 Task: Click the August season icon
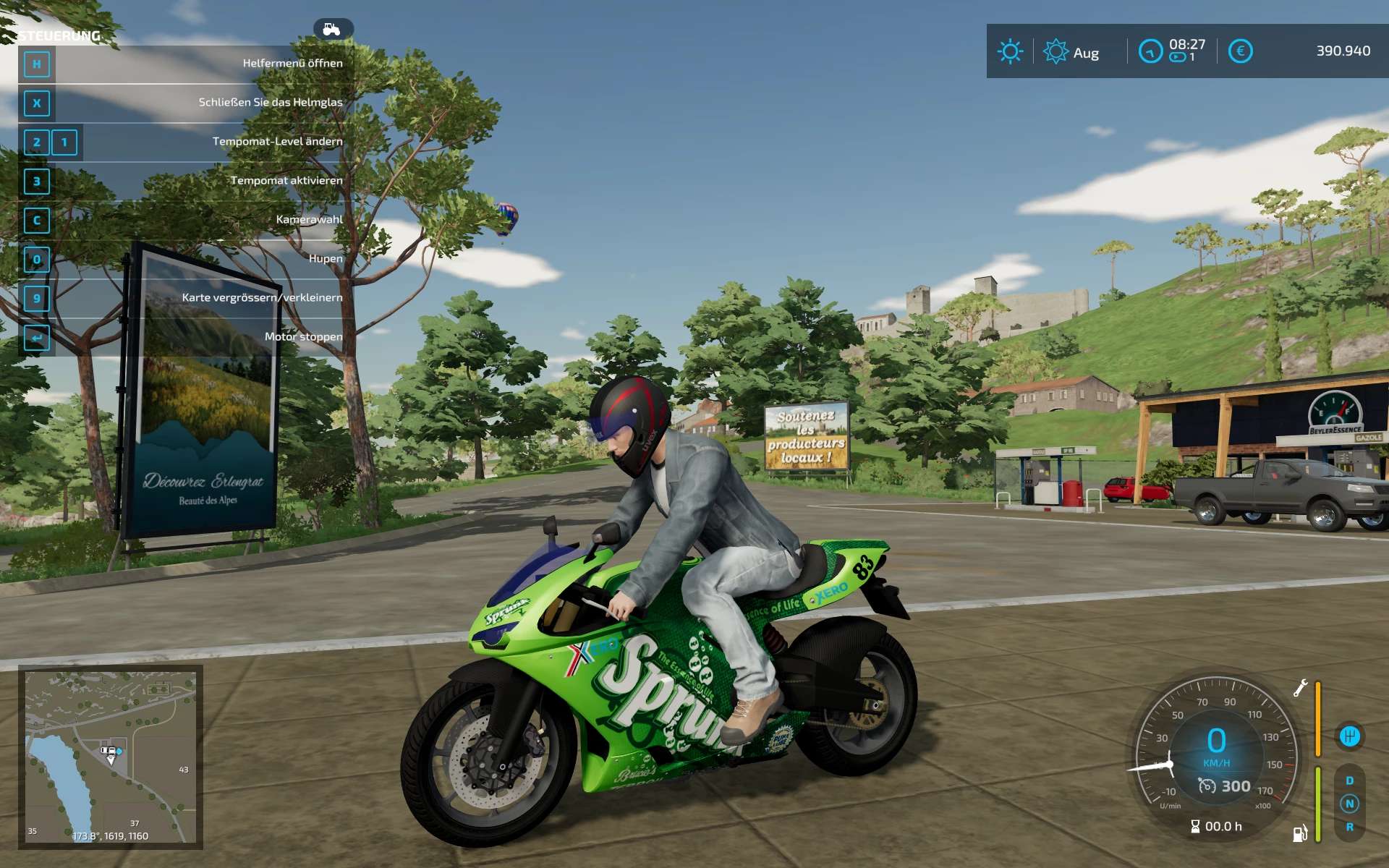[x=1055, y=51]
